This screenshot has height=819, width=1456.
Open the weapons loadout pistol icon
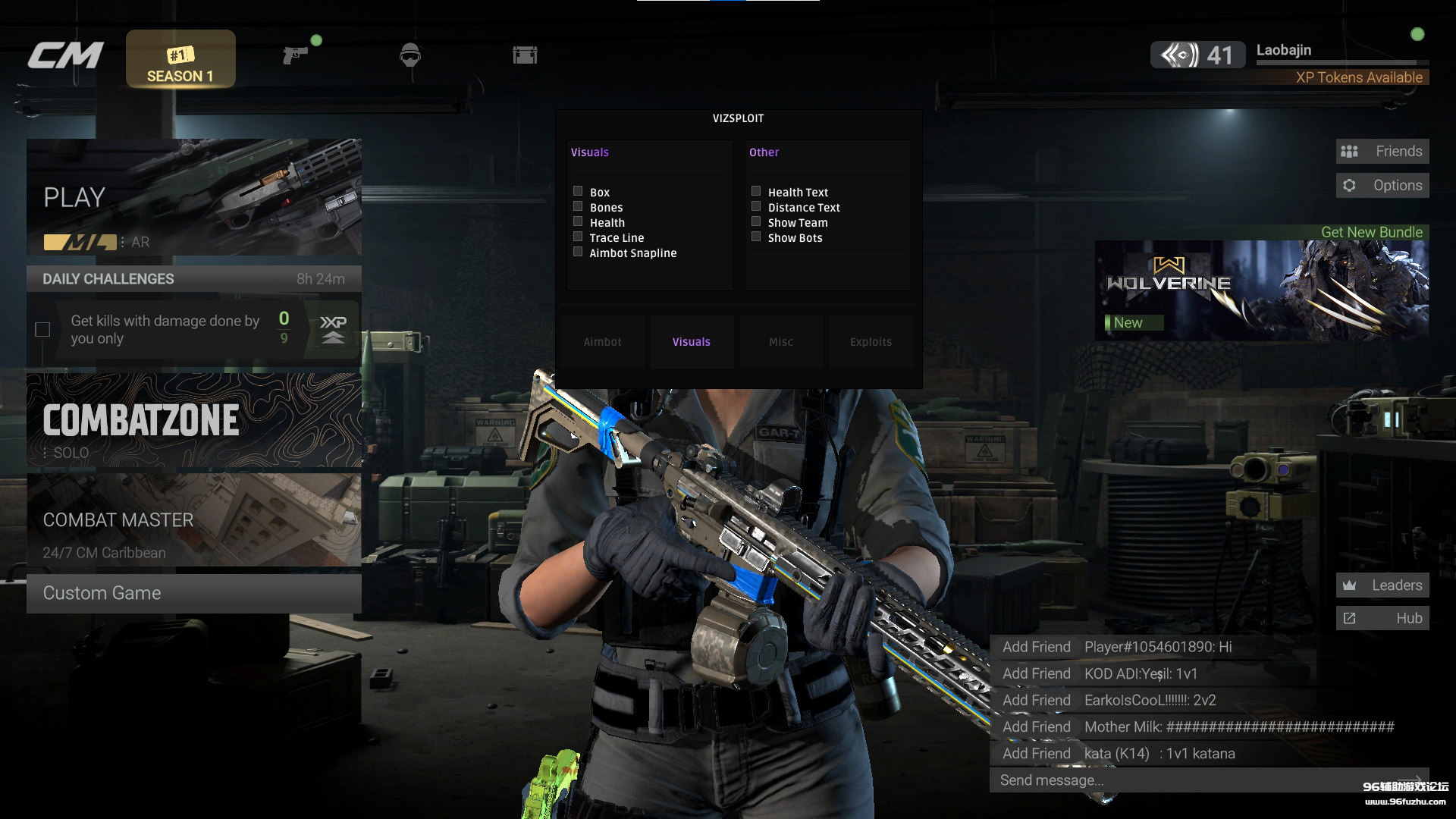295,55
